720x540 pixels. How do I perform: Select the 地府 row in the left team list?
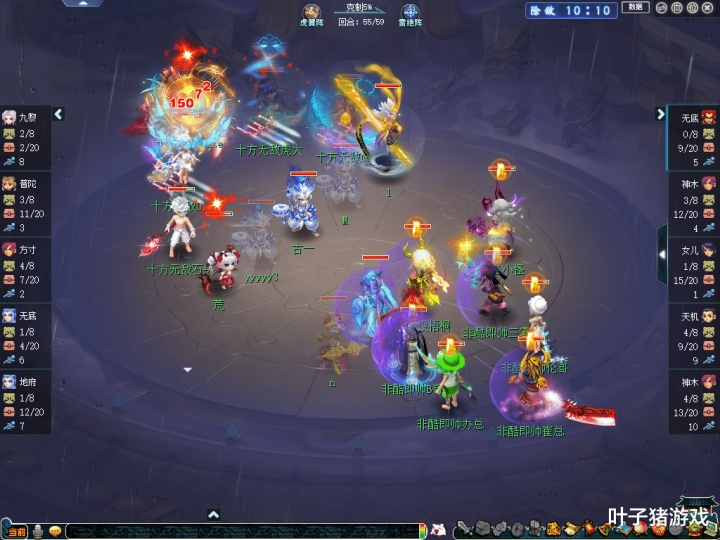(25, 401)
